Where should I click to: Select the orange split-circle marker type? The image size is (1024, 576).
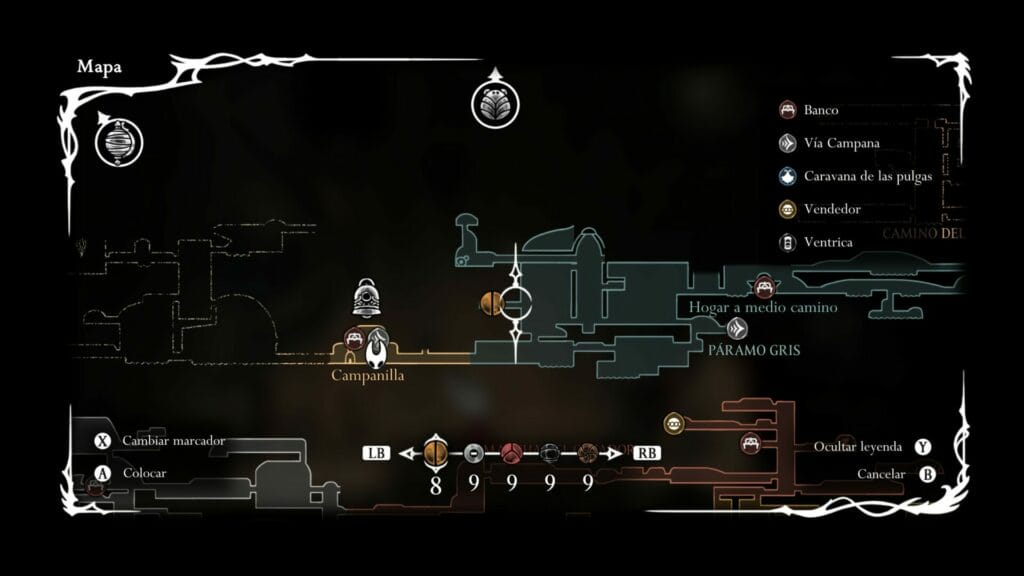pos(436,453)
